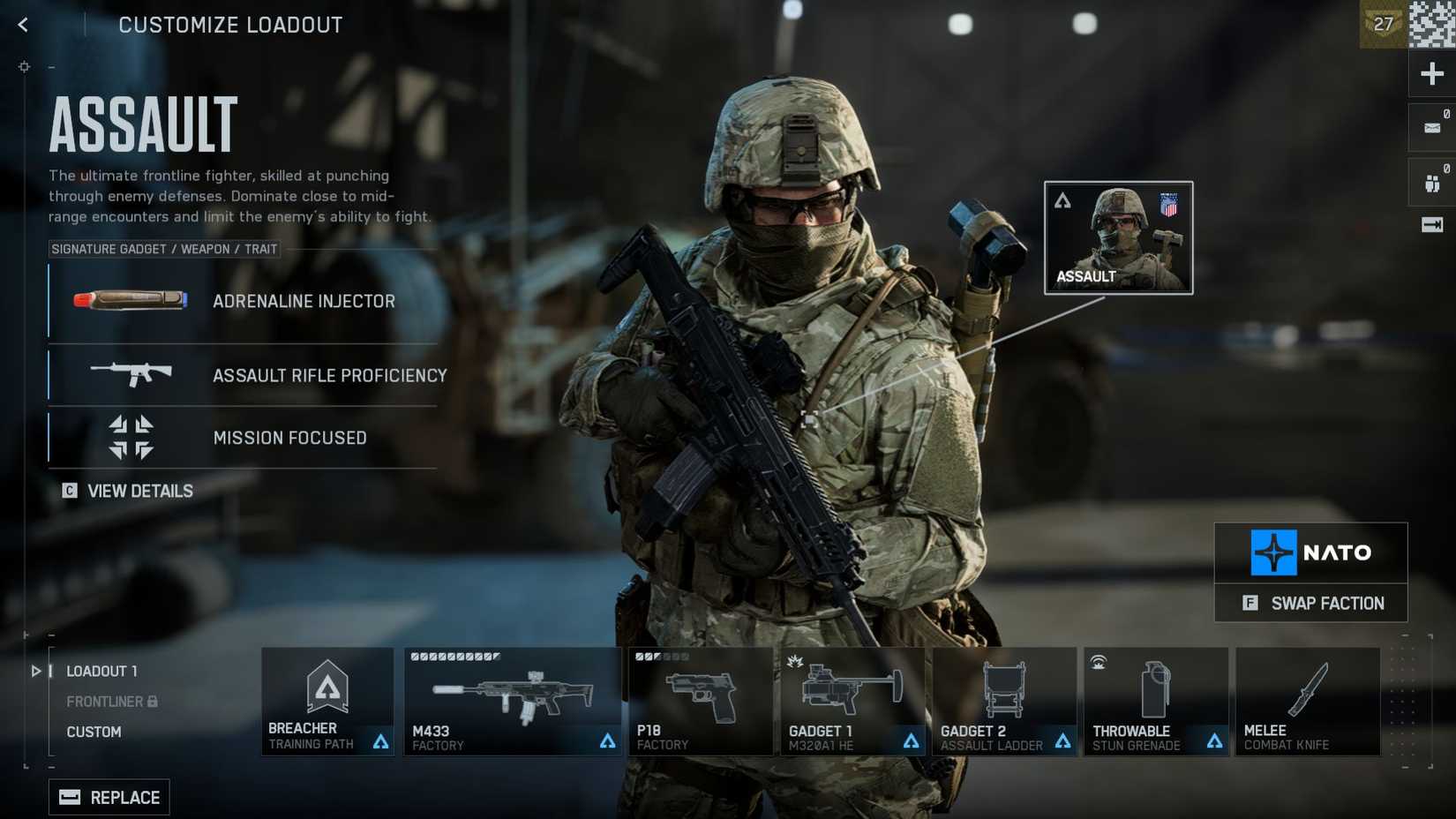Select the locked Frontliner loadout
The height and width of the screenshot is (819, 1456).
pyautogui.click(x=104, y=701)
